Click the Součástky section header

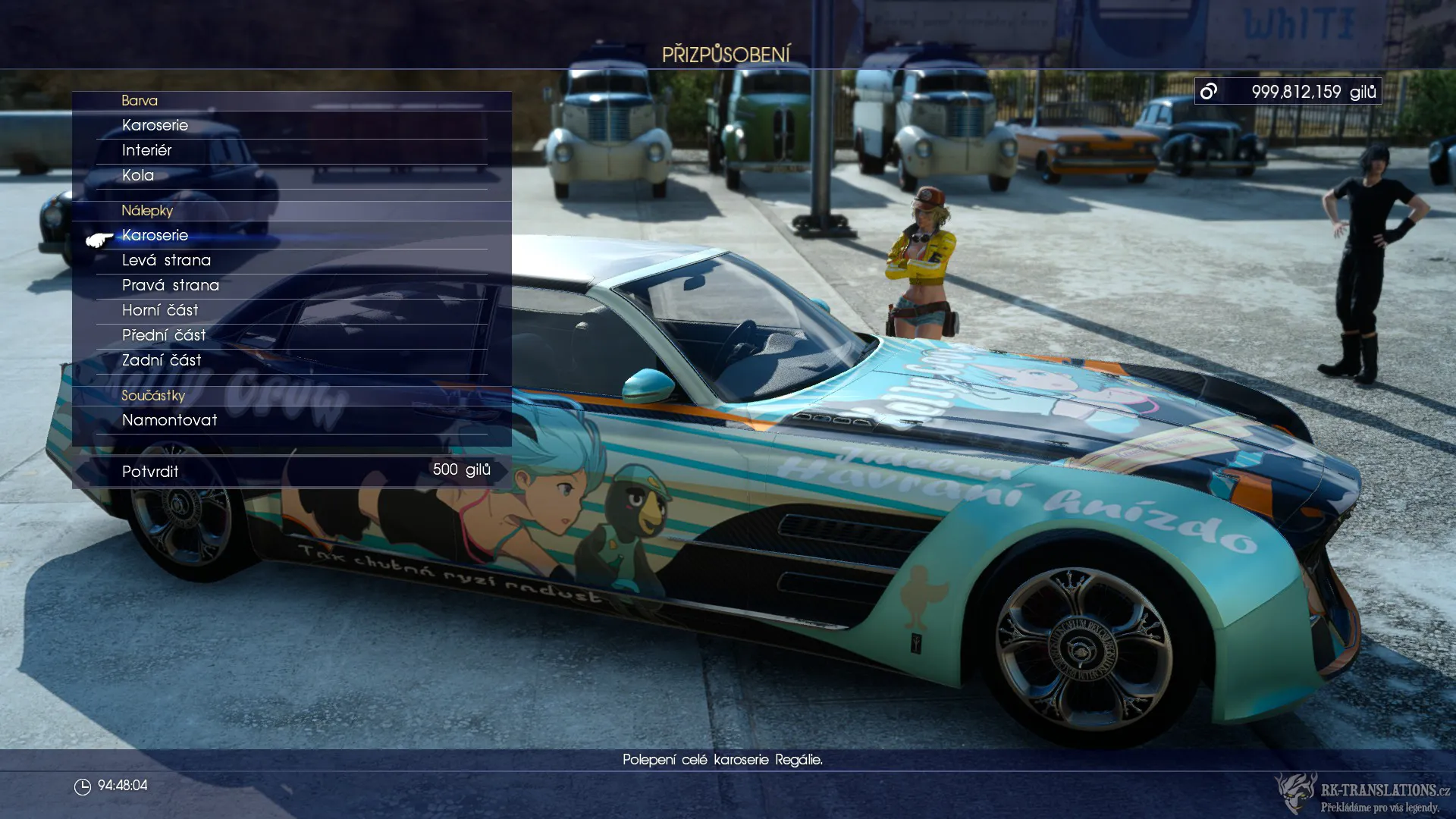click(x=153, y=395)
